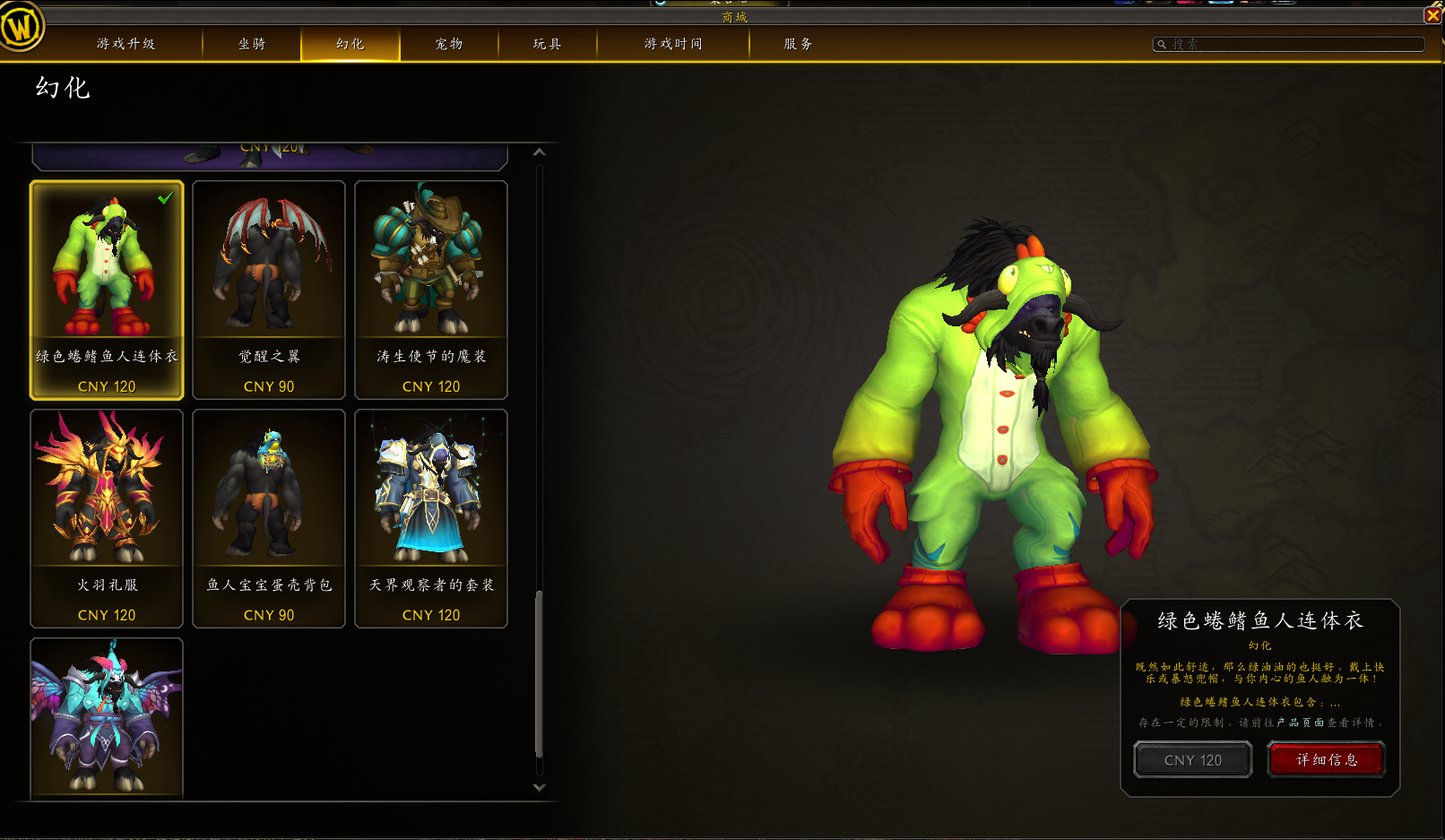
Task: Open 详细信息 details for this item
Action: click(1327, 760)
